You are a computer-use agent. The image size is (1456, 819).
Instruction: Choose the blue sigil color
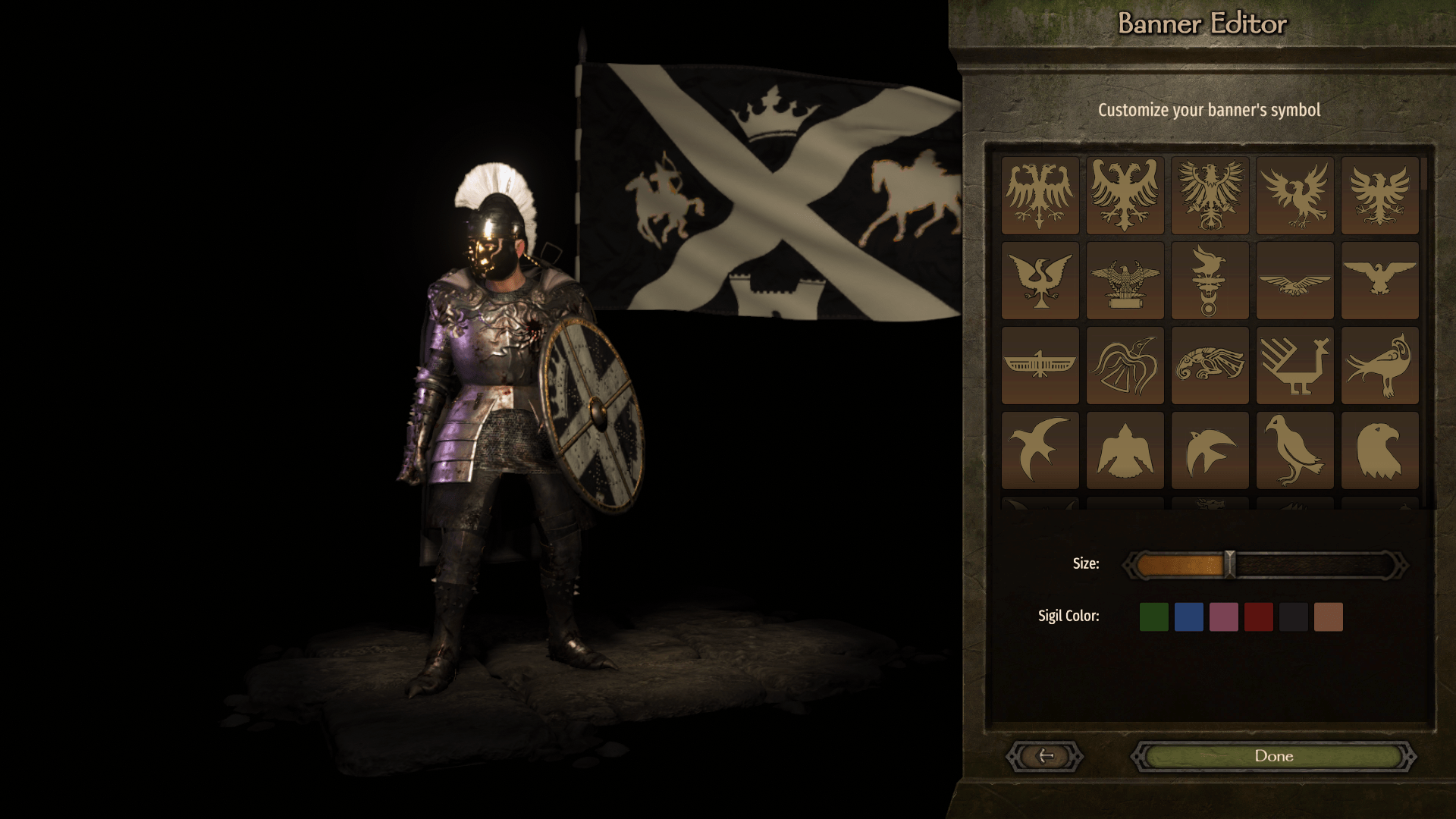[1191, 617]
